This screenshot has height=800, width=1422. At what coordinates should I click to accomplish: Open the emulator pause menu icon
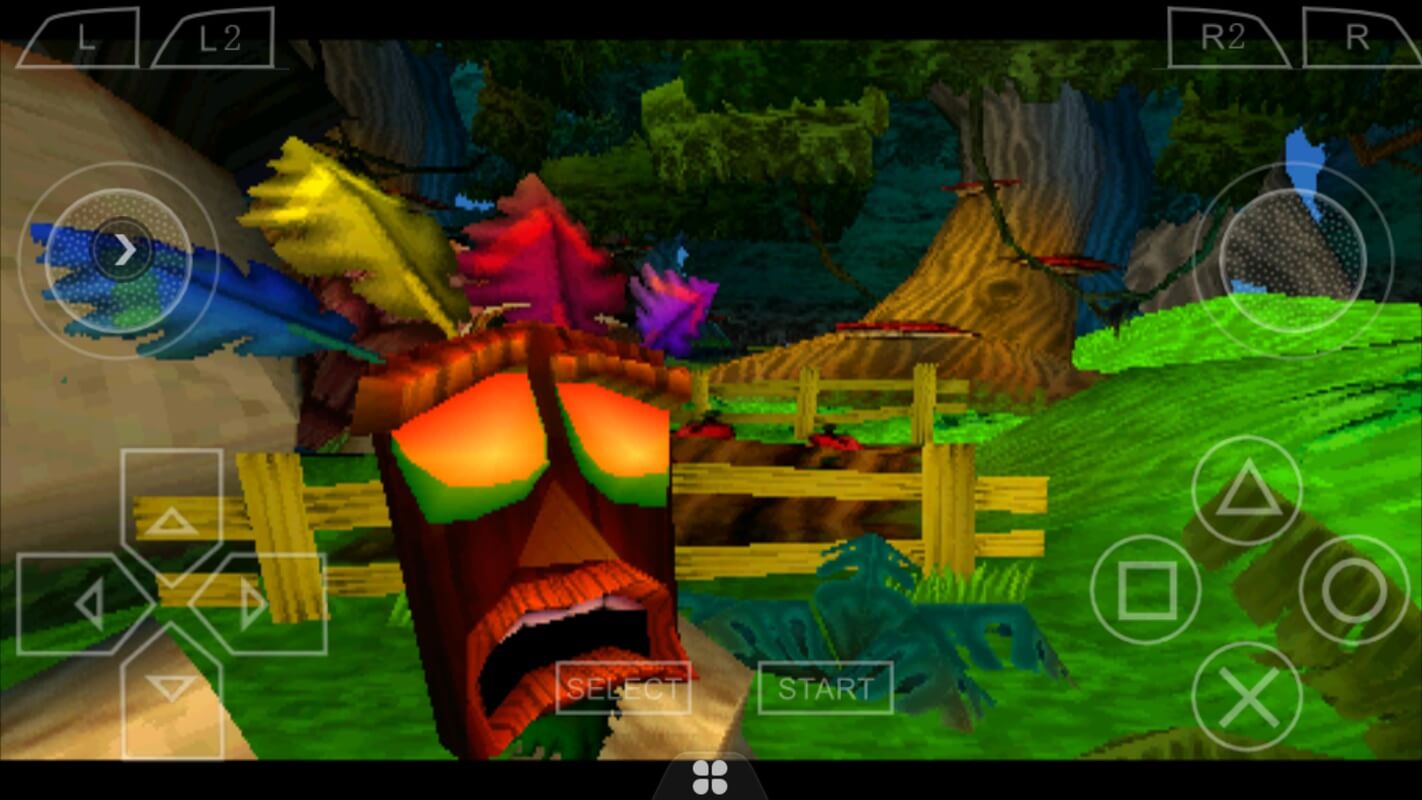pyautogui.click(x=711, y=777)
